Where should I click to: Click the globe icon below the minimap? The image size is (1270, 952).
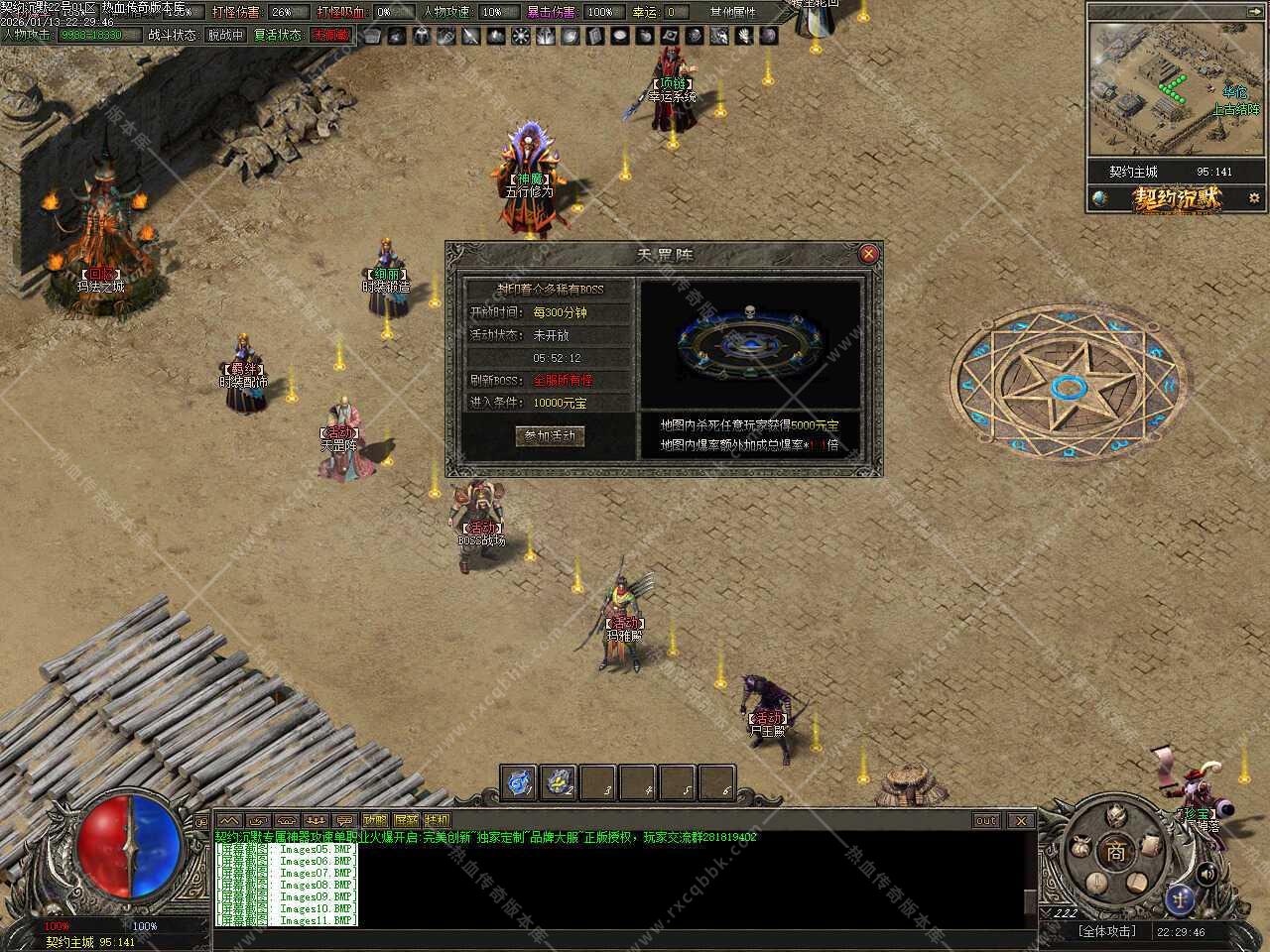pos(1099,198)
